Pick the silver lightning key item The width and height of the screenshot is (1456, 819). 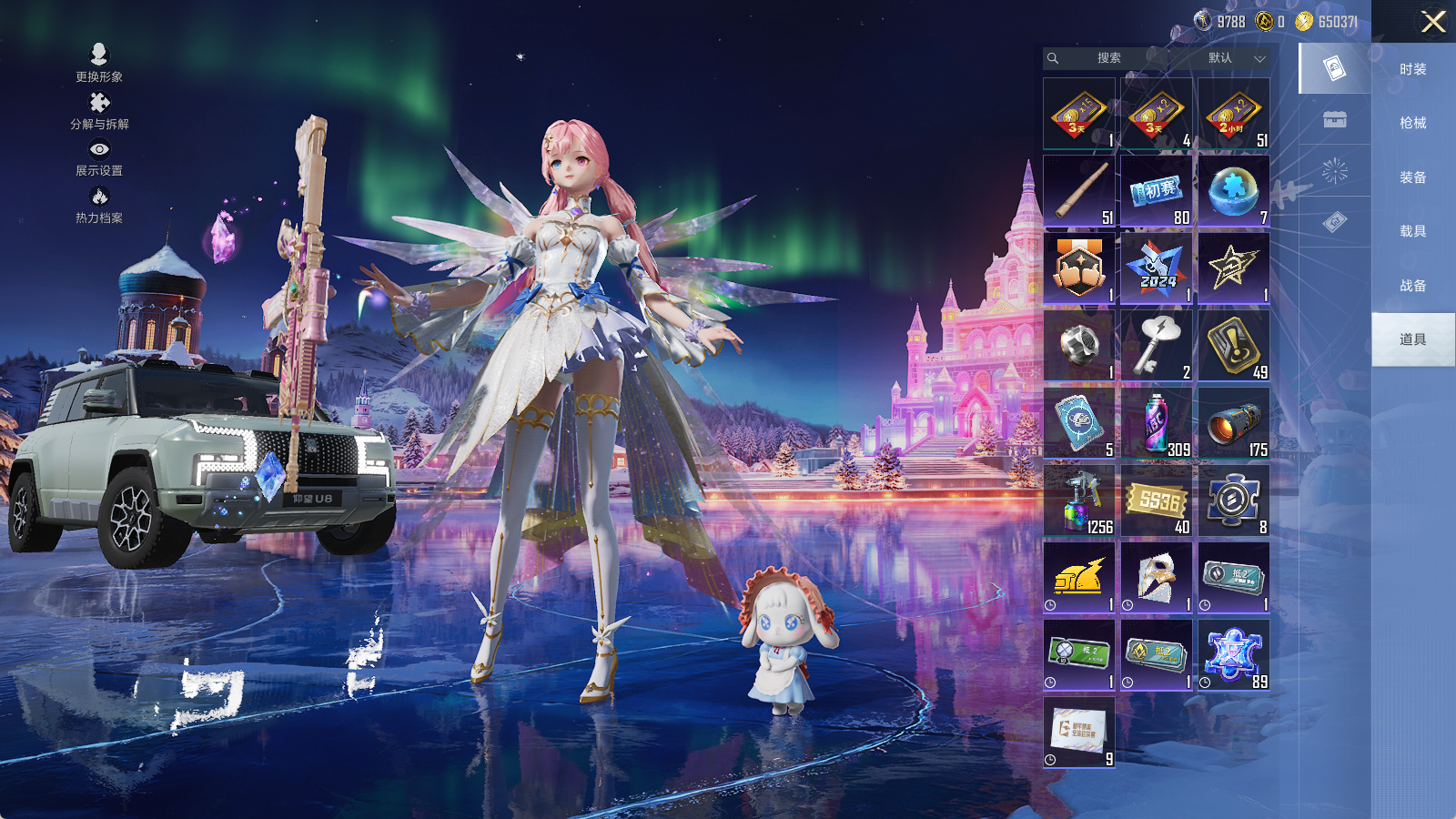(x=1157, y=346)
